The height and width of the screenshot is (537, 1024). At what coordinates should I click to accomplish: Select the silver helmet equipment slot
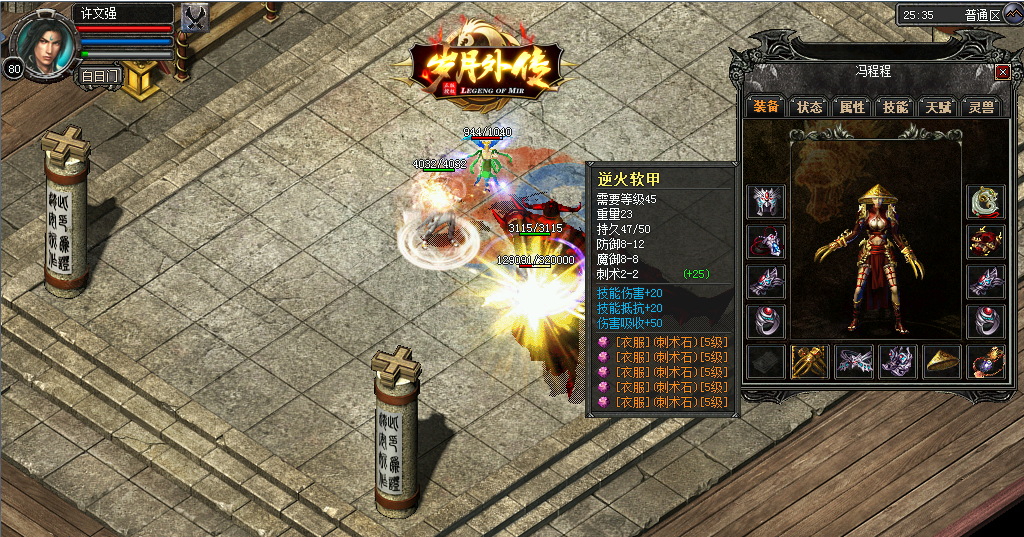click(x=766, y=202)
